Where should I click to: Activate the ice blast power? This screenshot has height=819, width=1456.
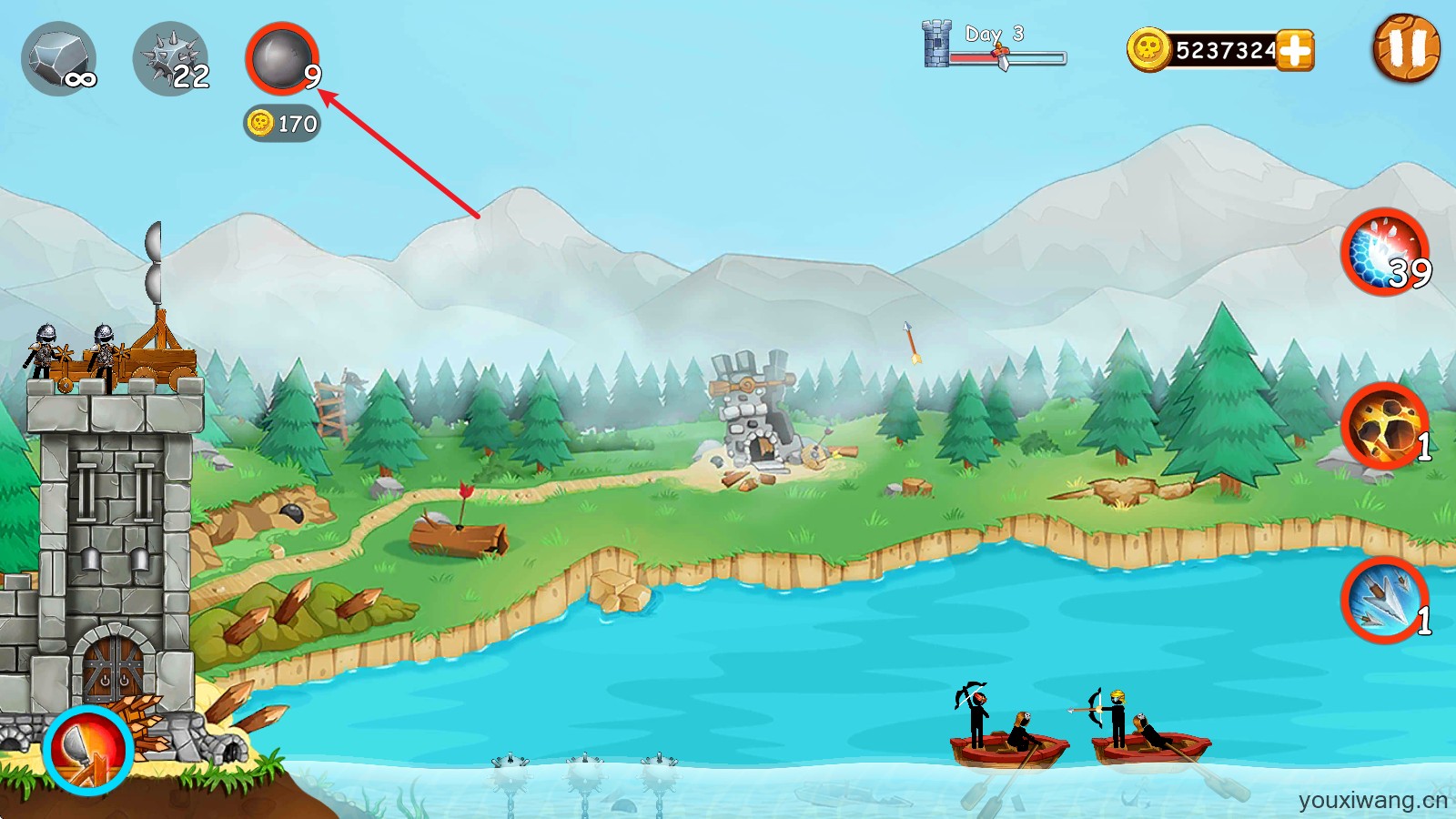pos(1385,252)
